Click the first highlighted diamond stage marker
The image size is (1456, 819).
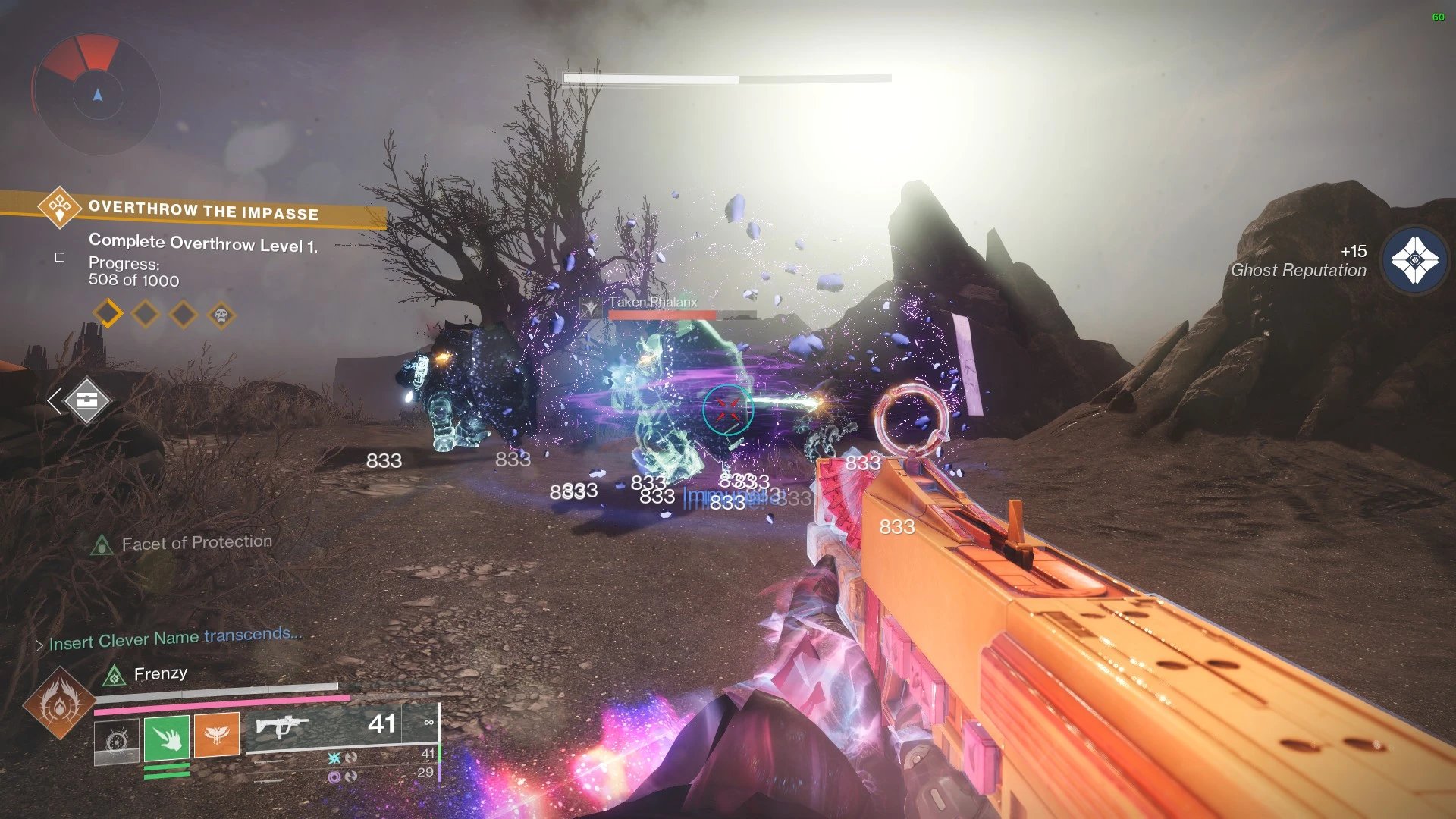108,312
